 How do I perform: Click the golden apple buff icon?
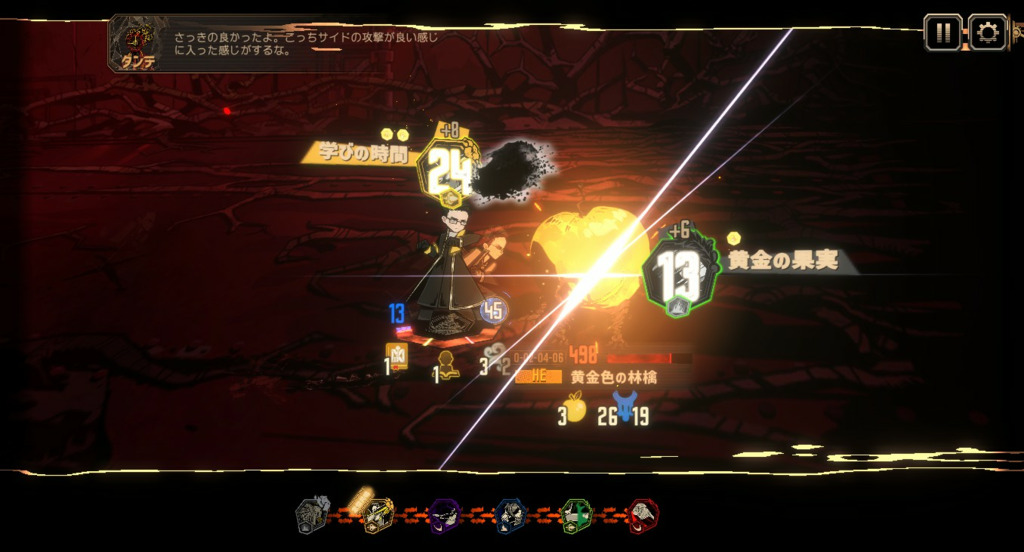[575, 407]
